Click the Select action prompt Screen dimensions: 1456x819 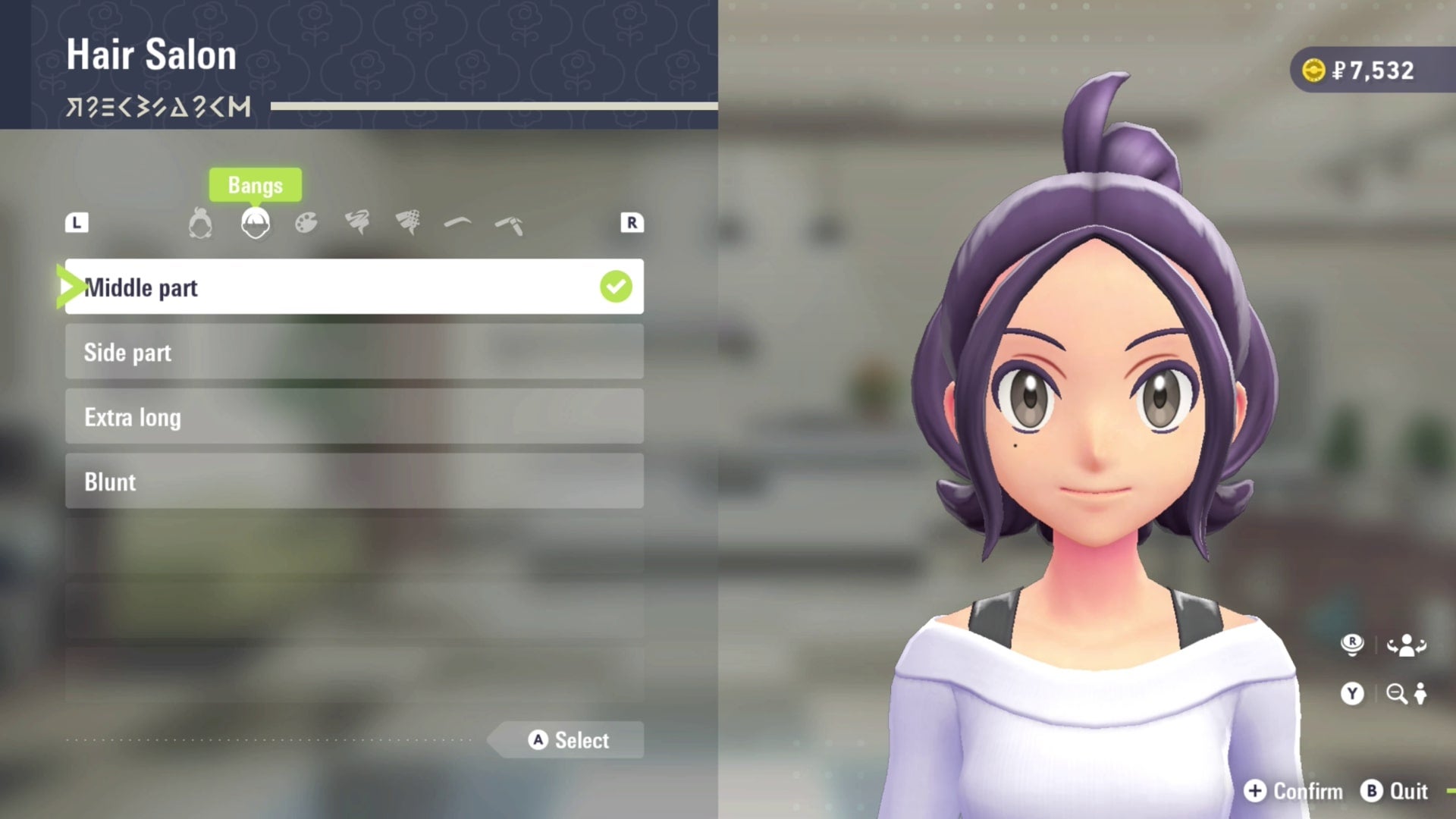[564, 740]
